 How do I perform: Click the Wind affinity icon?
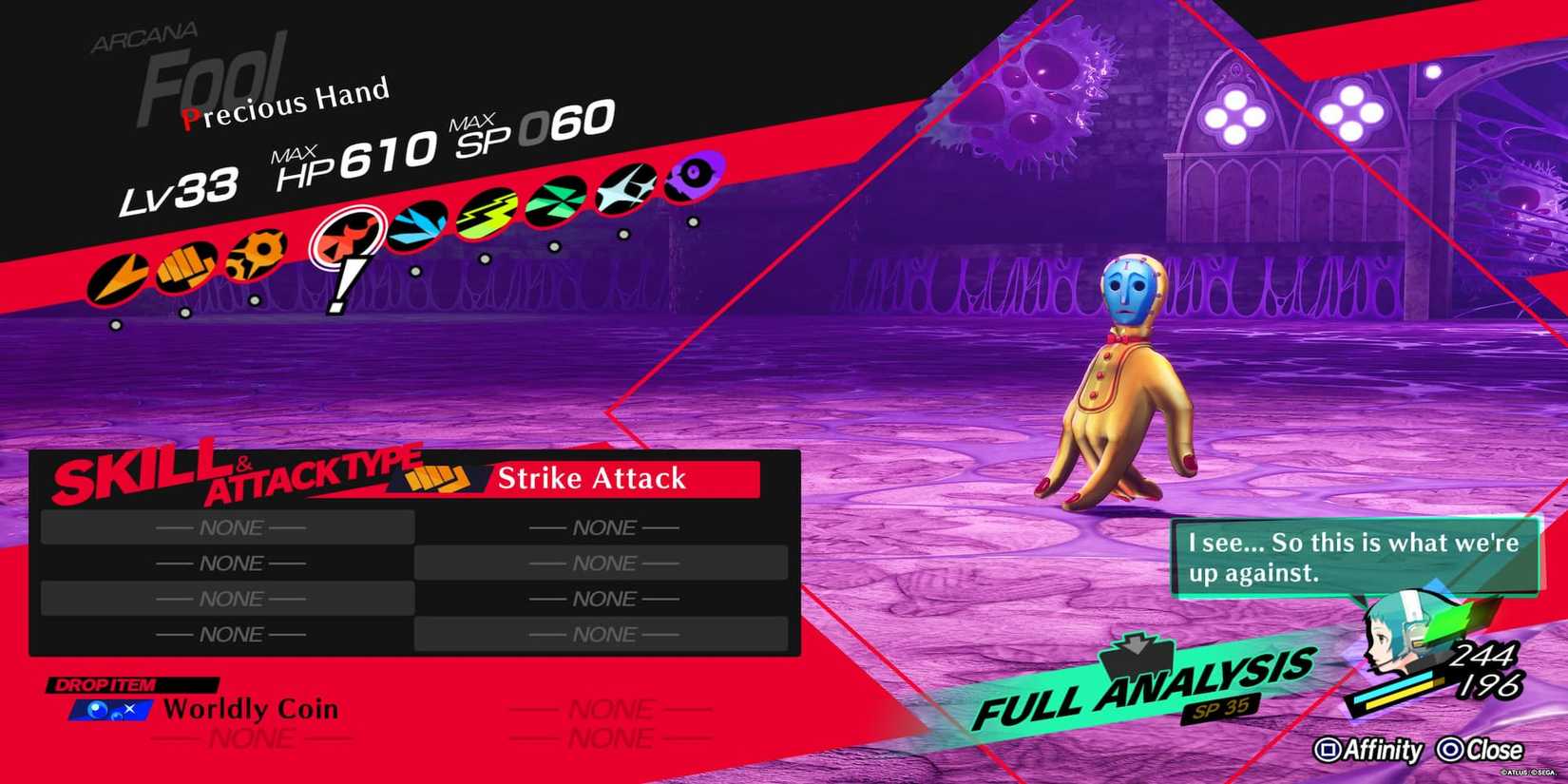click(554, 201)
